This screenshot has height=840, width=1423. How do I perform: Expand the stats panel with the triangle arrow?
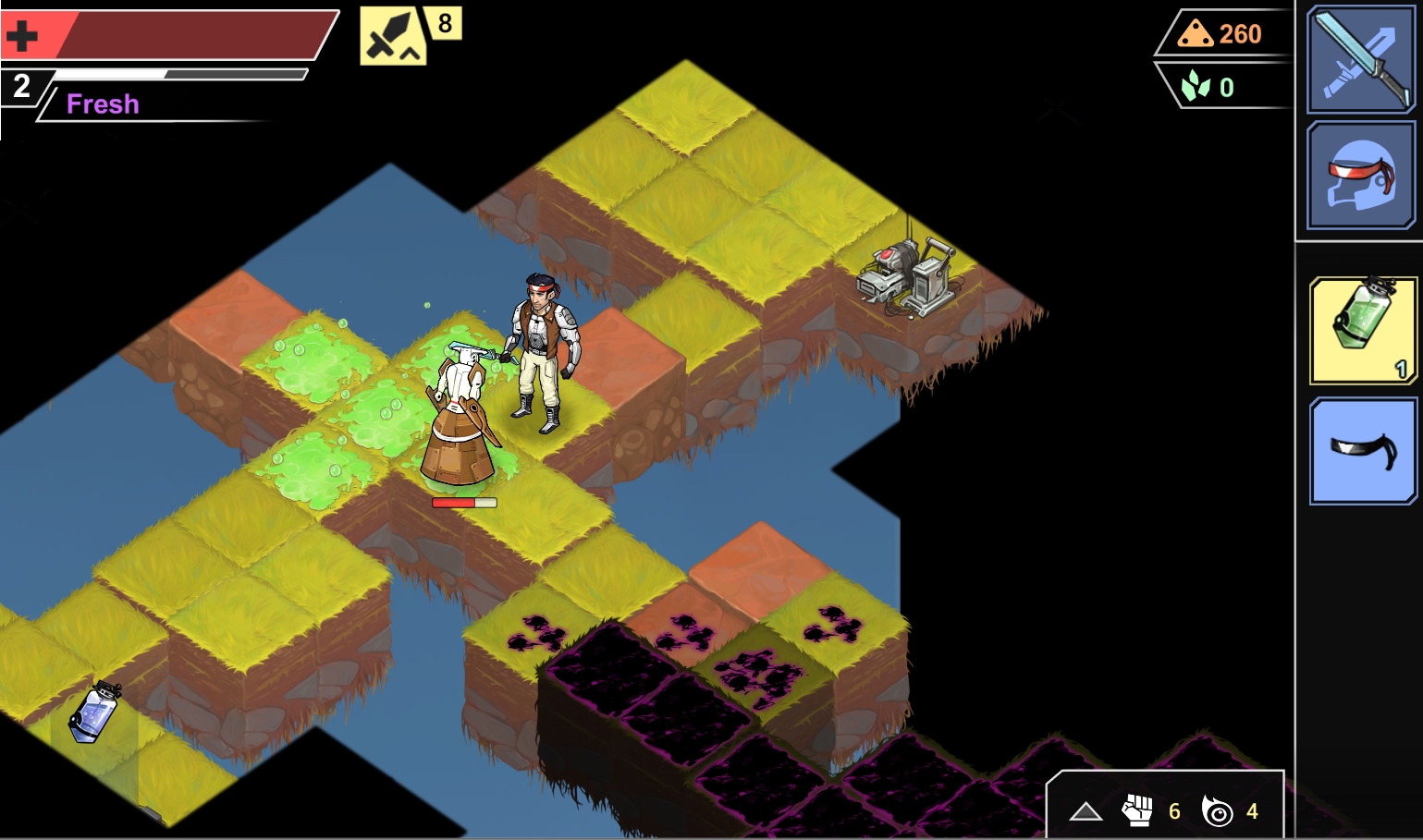[1086, 811]
